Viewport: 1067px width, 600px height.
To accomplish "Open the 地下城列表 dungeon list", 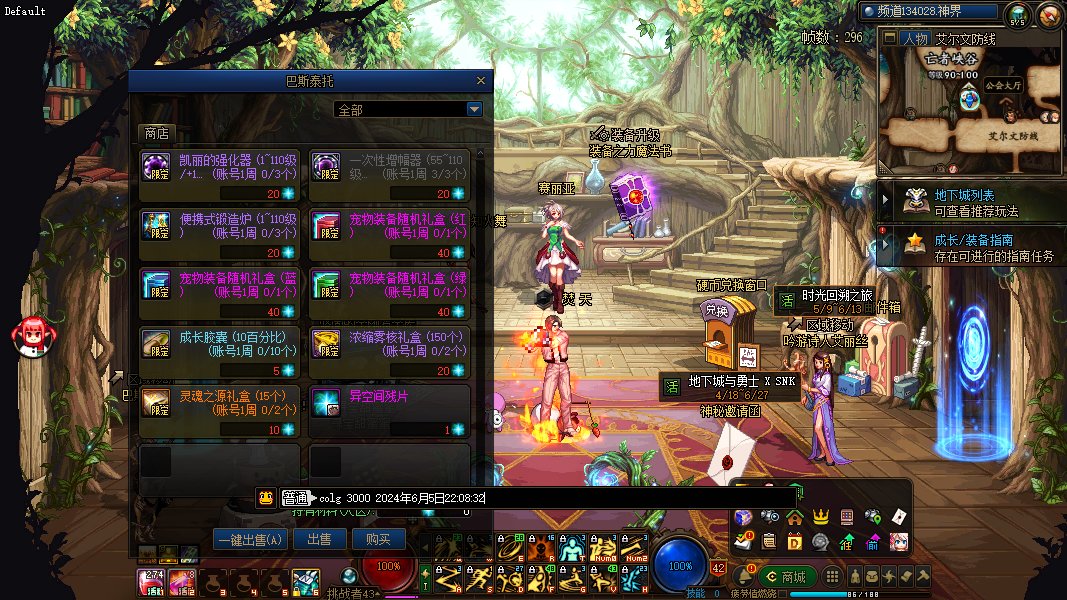I will [964, 202].
